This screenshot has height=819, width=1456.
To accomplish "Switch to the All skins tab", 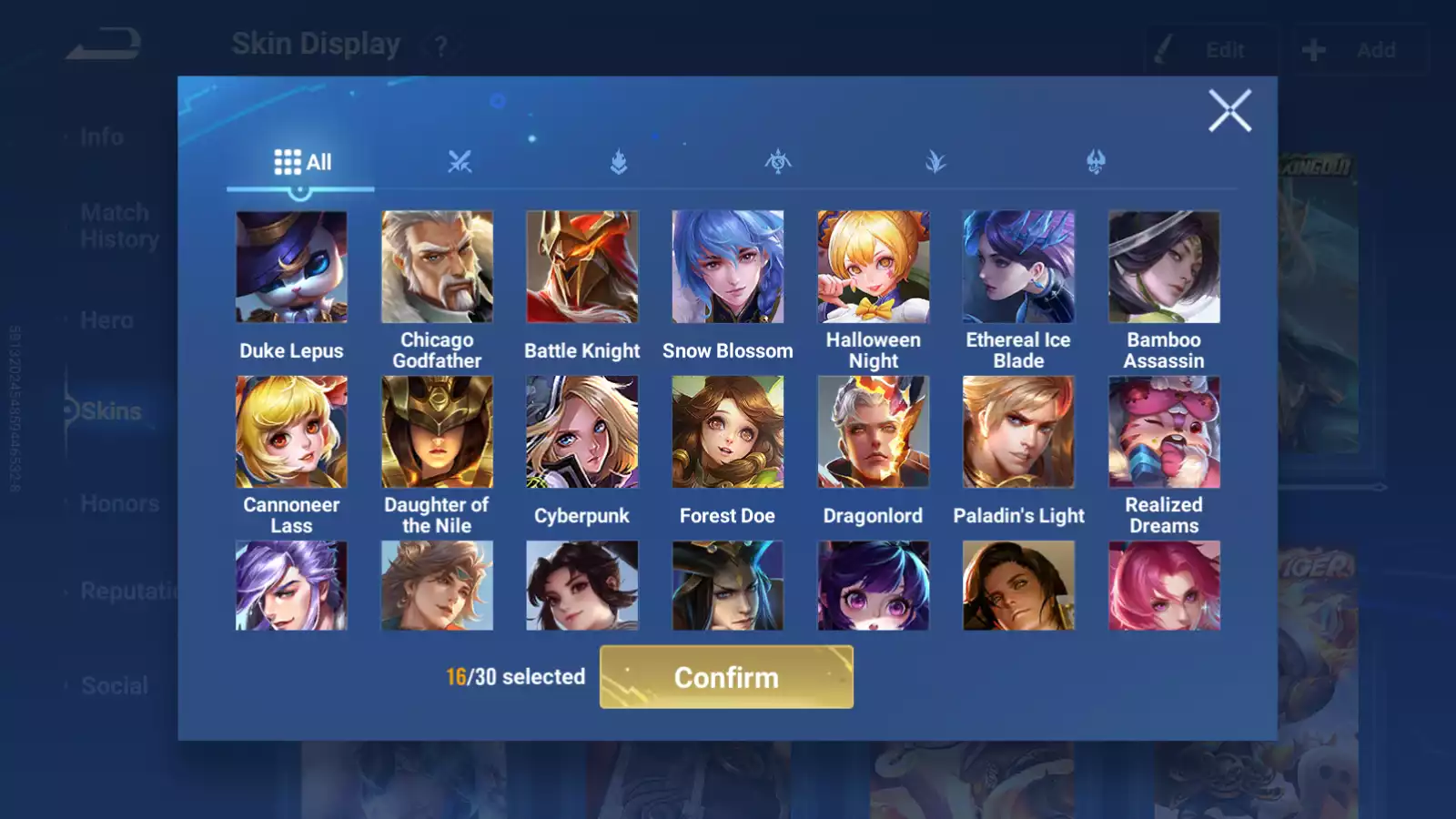I will [302, 163].
